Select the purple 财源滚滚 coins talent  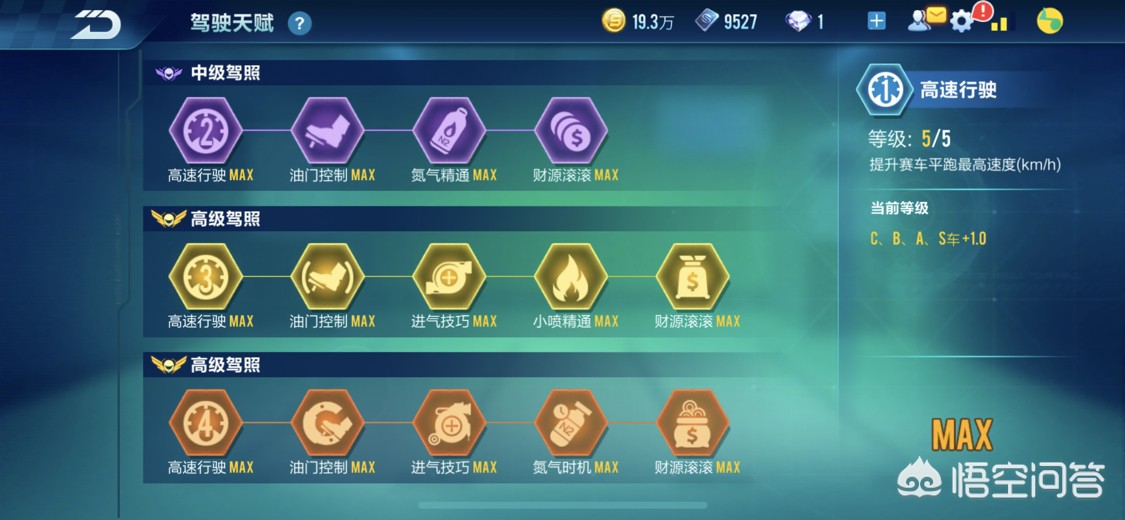point(571,130)
